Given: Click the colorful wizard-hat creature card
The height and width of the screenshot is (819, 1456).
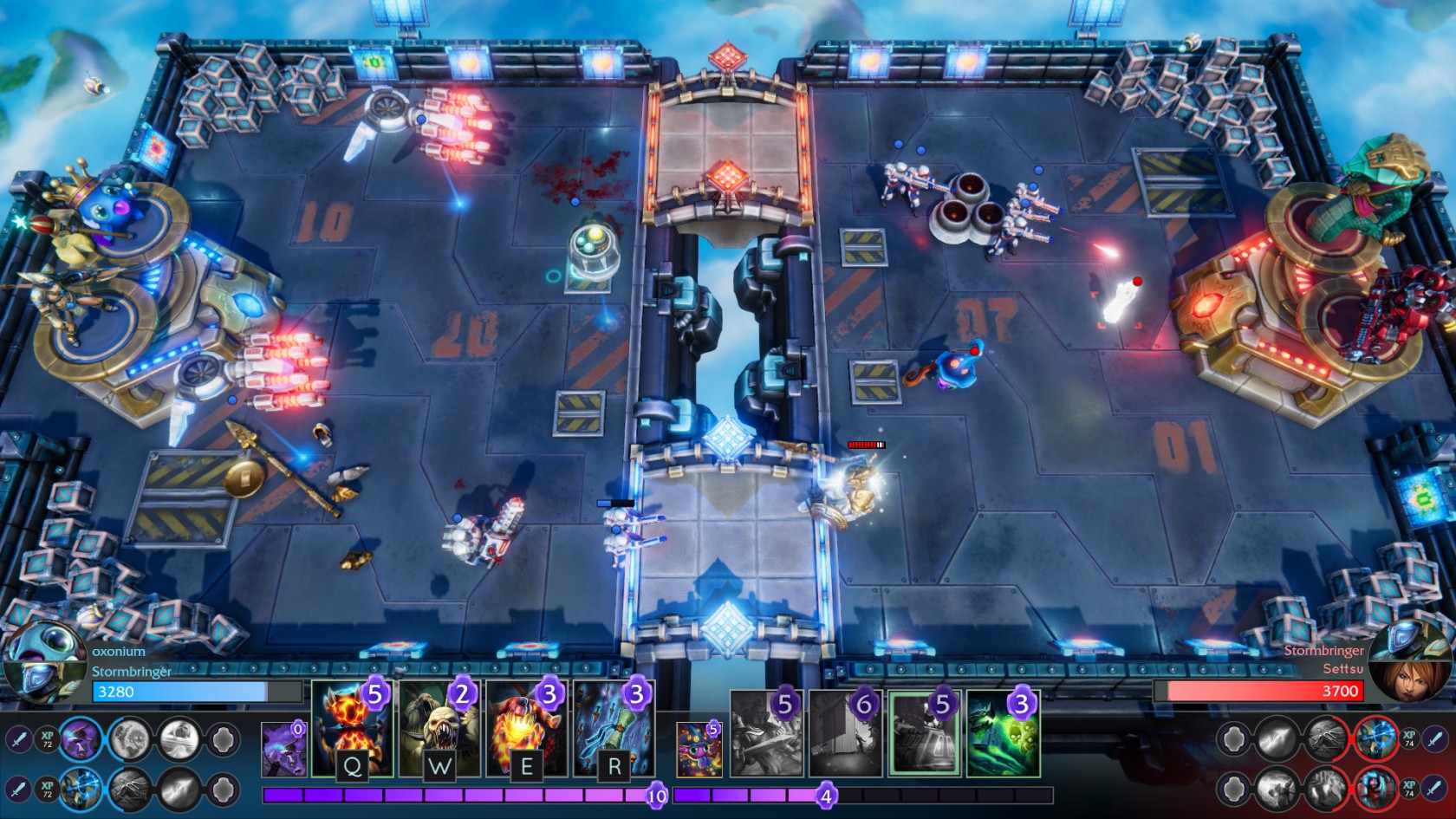Looking at the screenshot, I should click(x=699, y=749).
